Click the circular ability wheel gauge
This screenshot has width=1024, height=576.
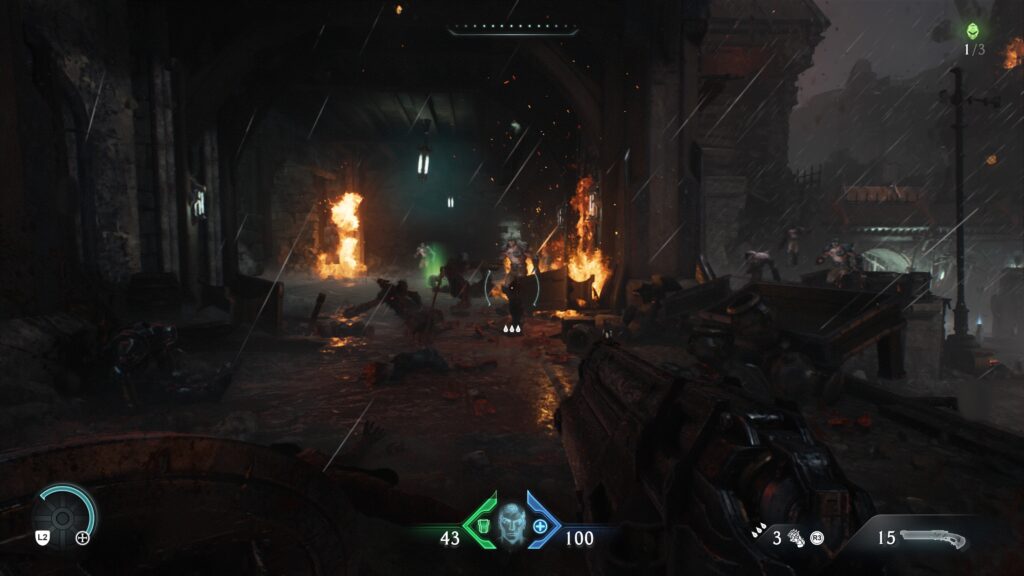point(64,514)
